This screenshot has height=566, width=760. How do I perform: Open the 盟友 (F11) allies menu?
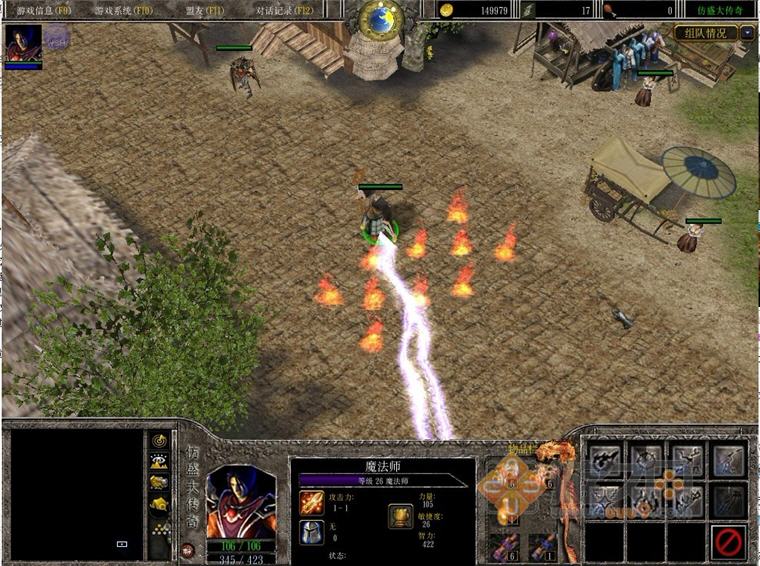coord(203,9)
